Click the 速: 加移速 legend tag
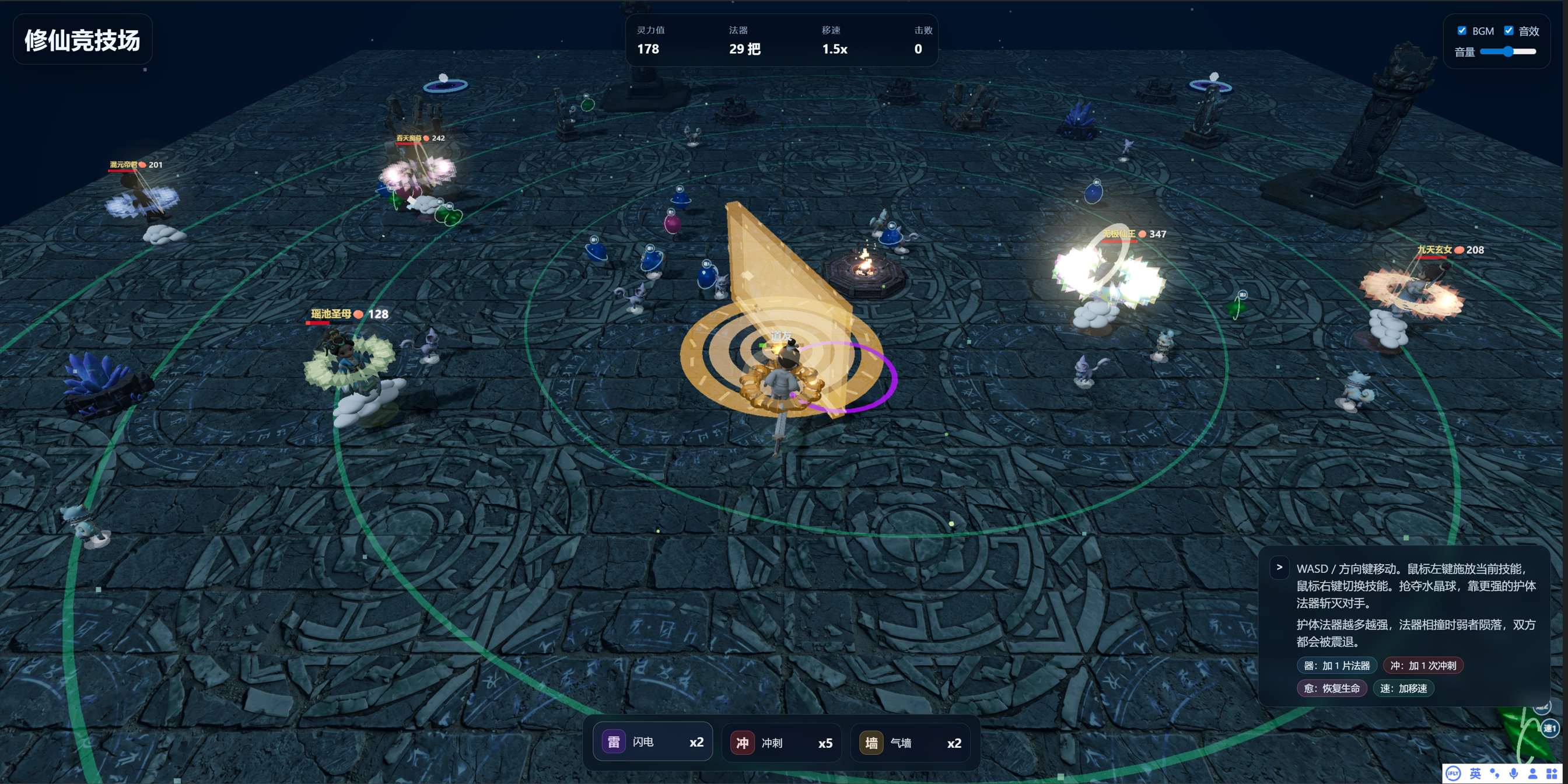1568x784 pixels. pos(1403,688)
